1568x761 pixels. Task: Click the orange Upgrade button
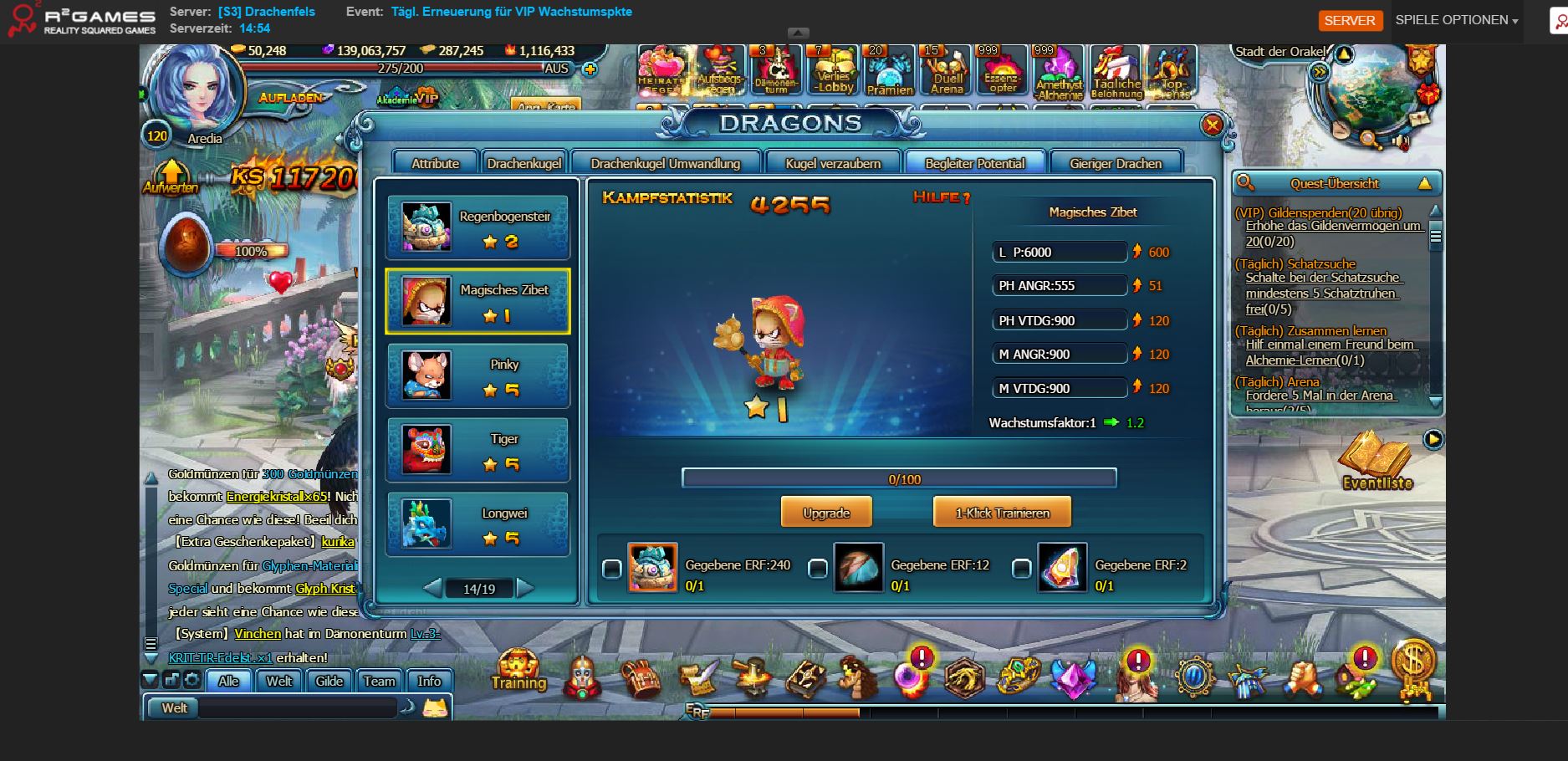826,513
